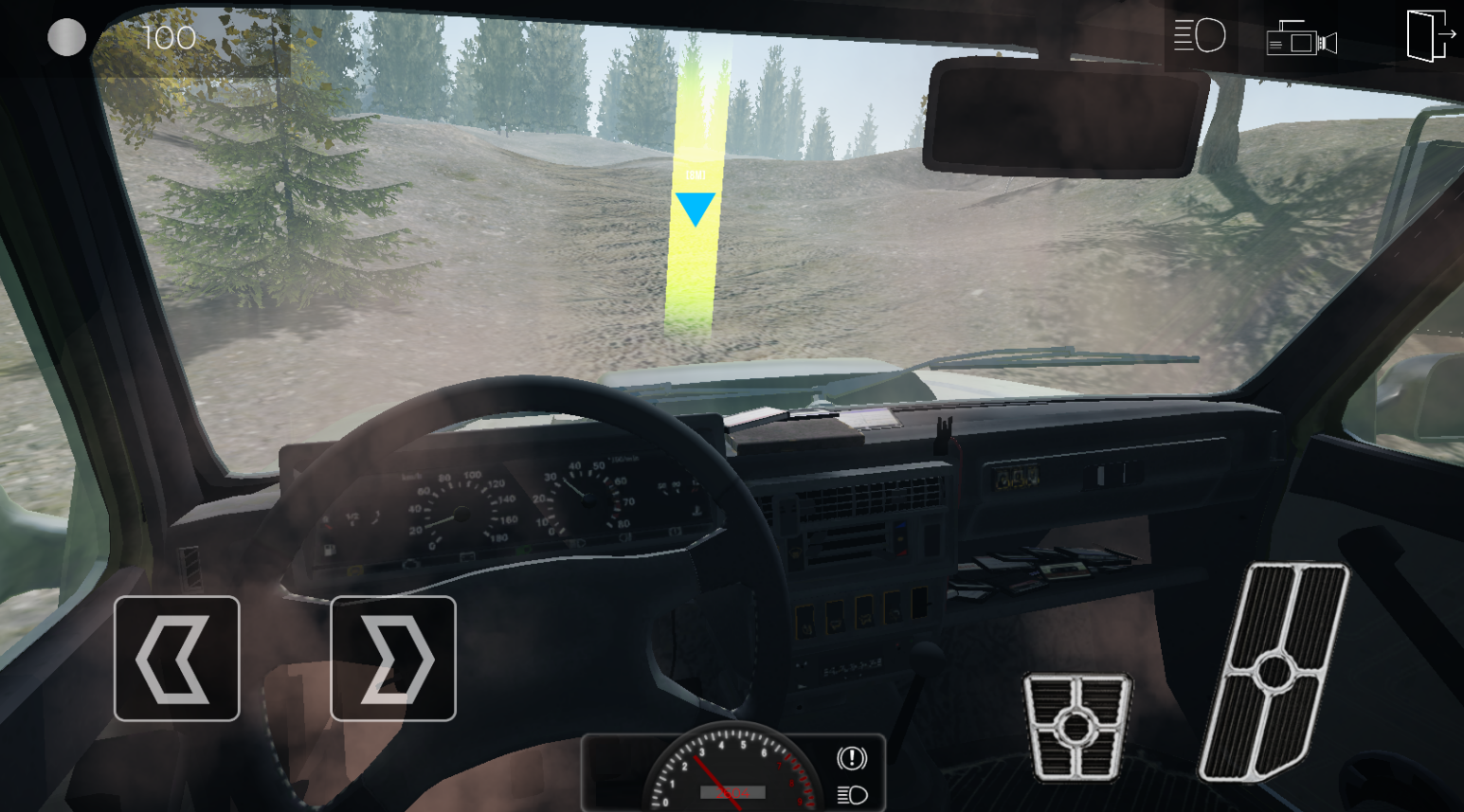Upshift with the right double-chevron button
Screen dimensions: 1464x812
point(393,659)
